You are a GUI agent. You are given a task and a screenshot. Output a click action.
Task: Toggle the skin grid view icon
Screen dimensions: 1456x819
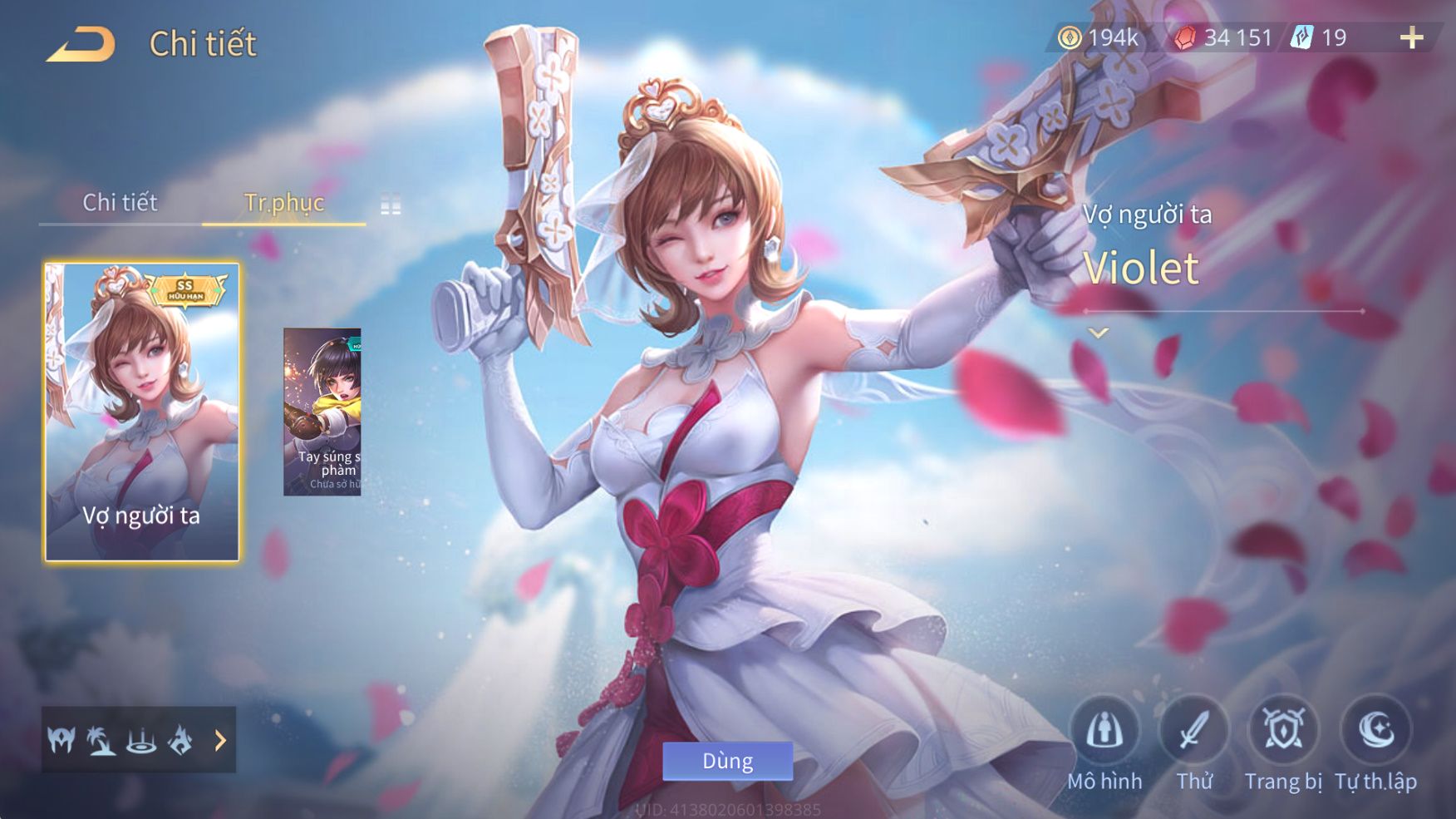point(391,205)
